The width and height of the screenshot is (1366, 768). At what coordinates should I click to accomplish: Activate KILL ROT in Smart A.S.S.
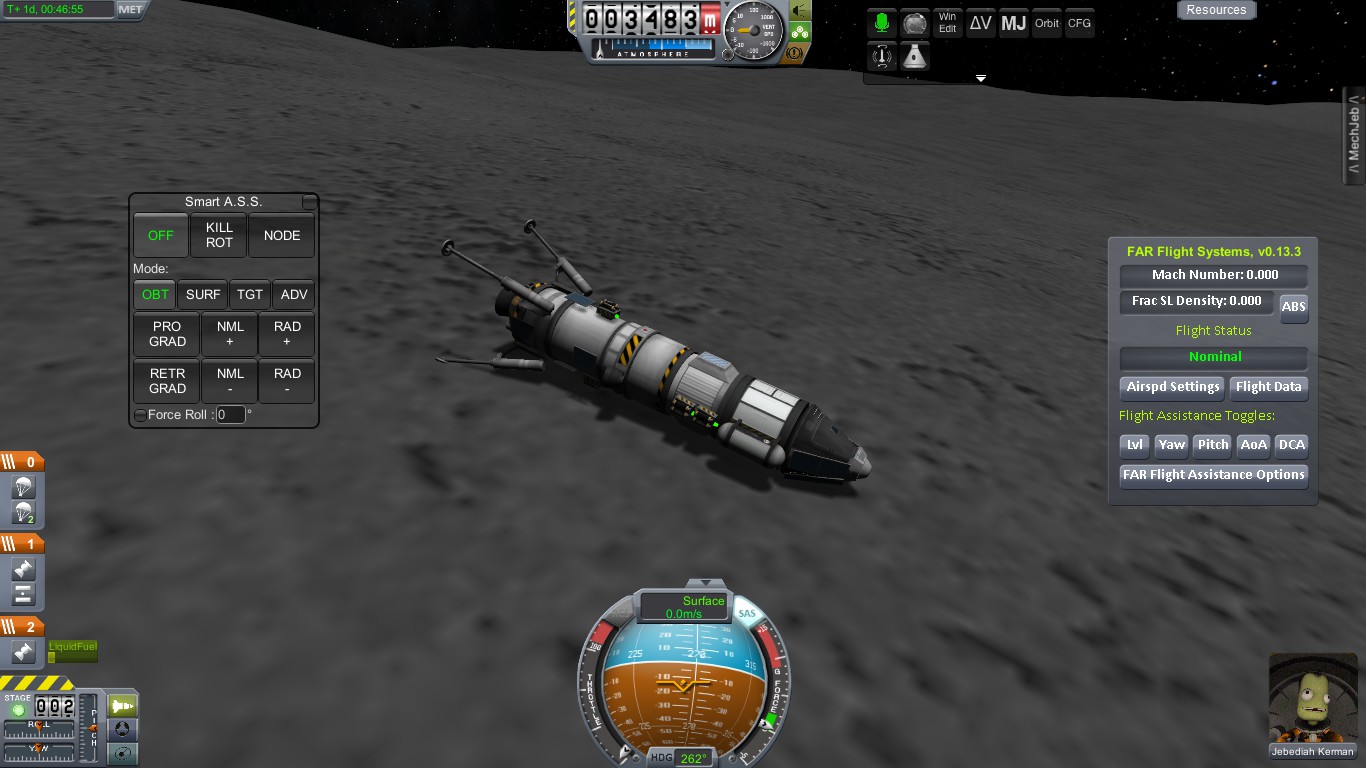coord(219,236)
